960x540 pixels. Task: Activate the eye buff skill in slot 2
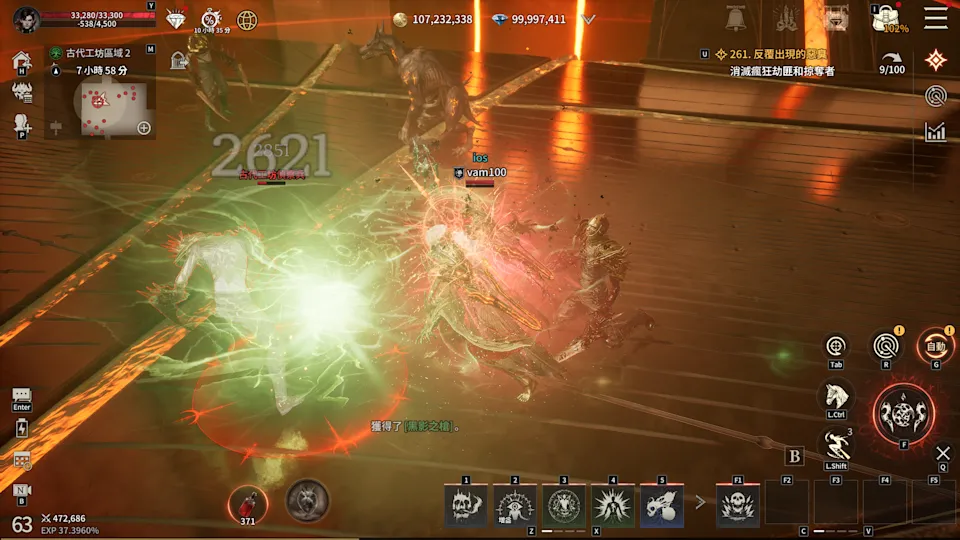click(x=515, y=505)
